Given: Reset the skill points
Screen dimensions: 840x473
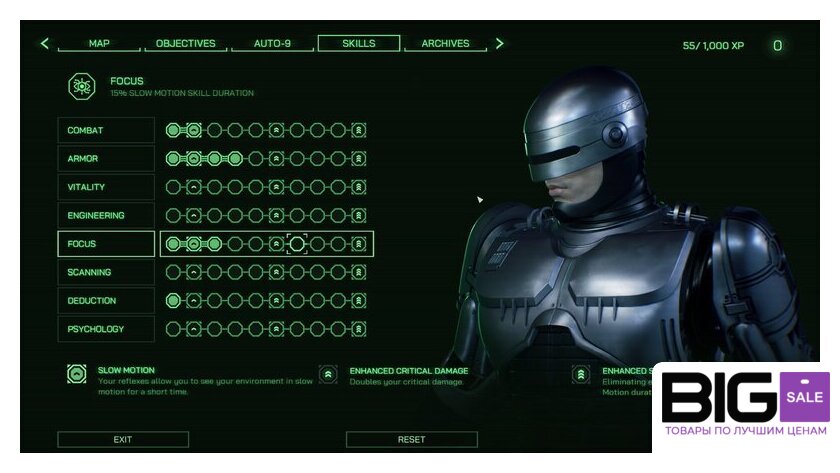Looking at the screenshot, I should click(x=411, y=439).
